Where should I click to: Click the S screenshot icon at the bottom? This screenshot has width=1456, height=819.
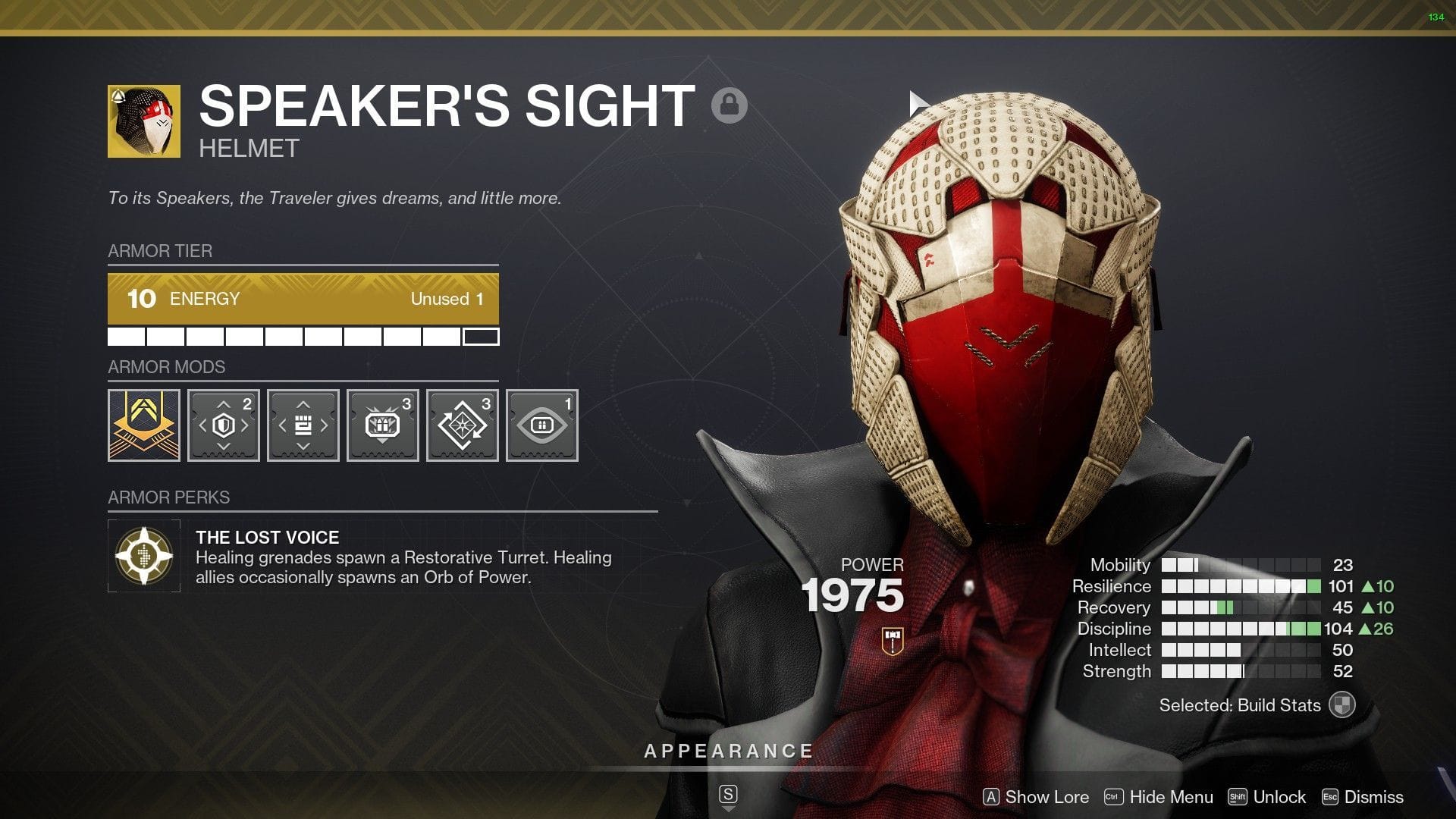click(728, 795)
